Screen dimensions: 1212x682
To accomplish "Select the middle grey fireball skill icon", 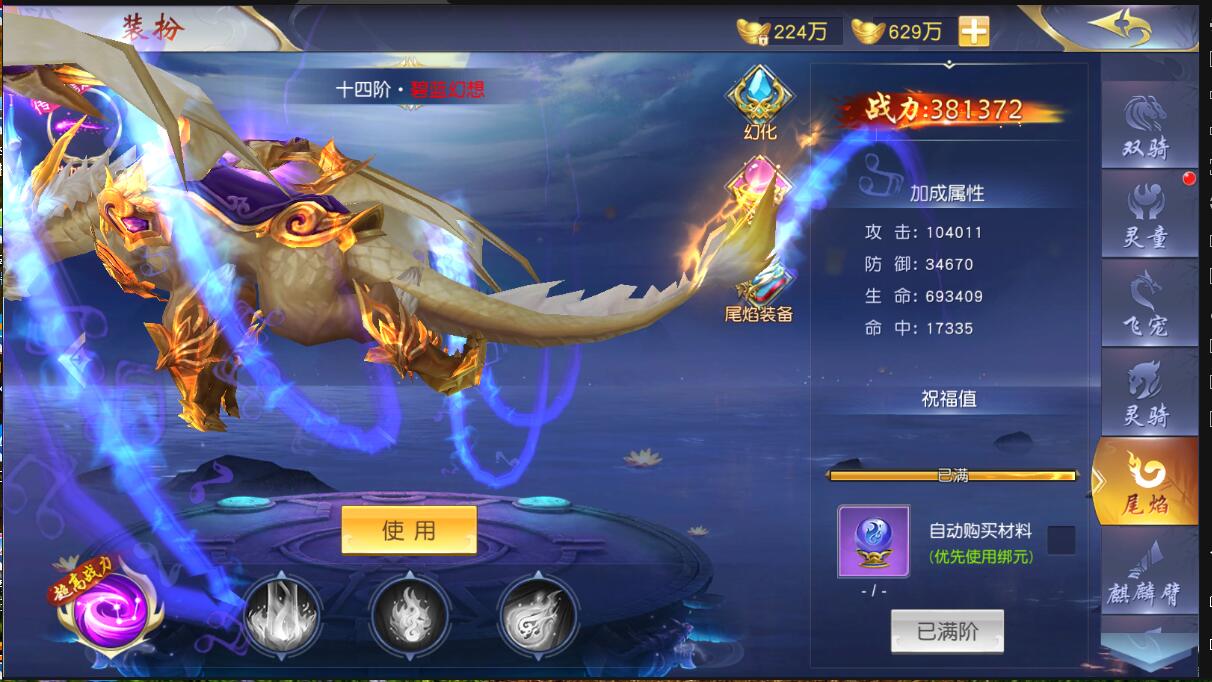I will [409, 611].
